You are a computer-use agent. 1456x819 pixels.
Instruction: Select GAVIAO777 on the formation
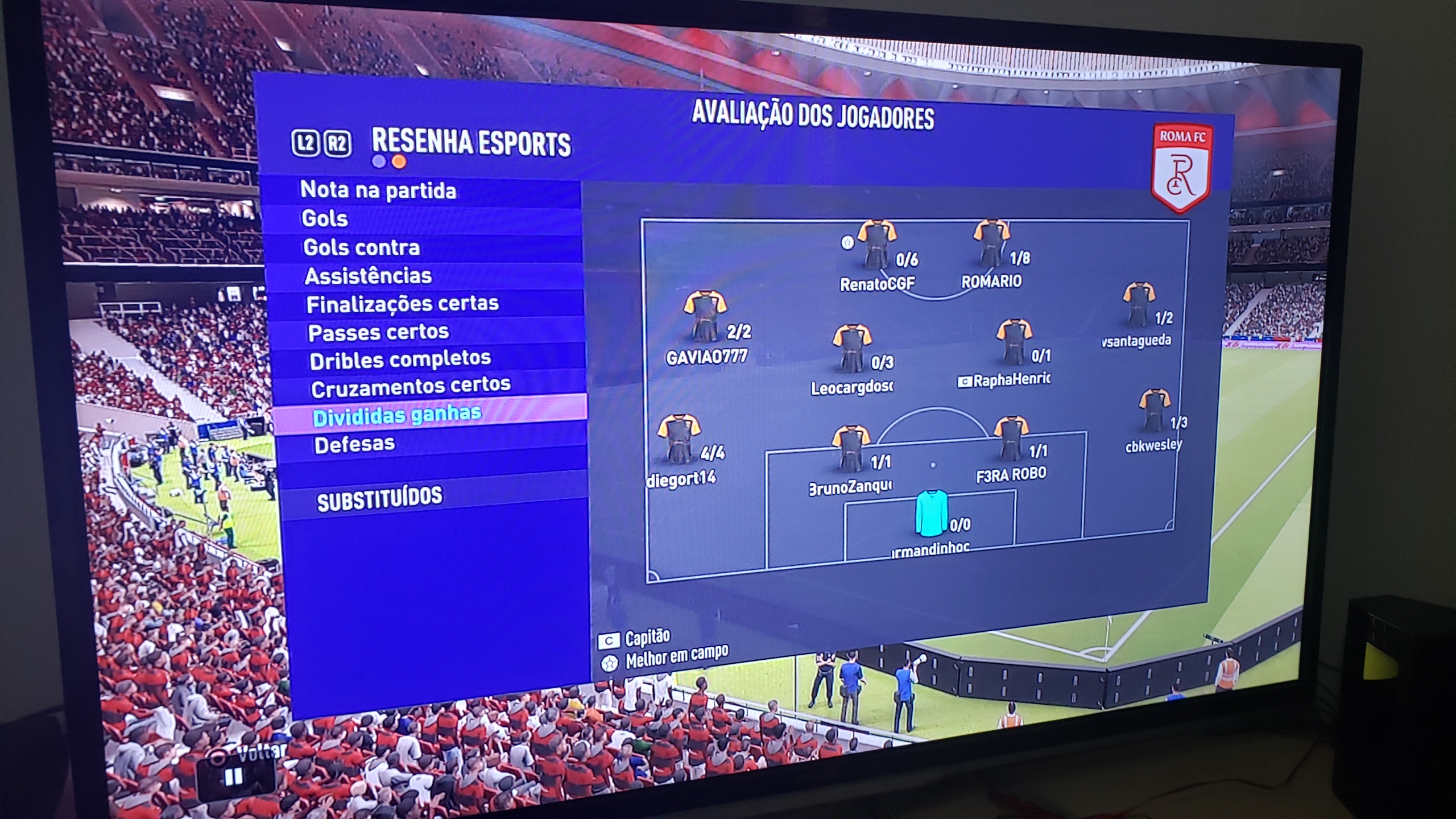[x=705, y=316]
